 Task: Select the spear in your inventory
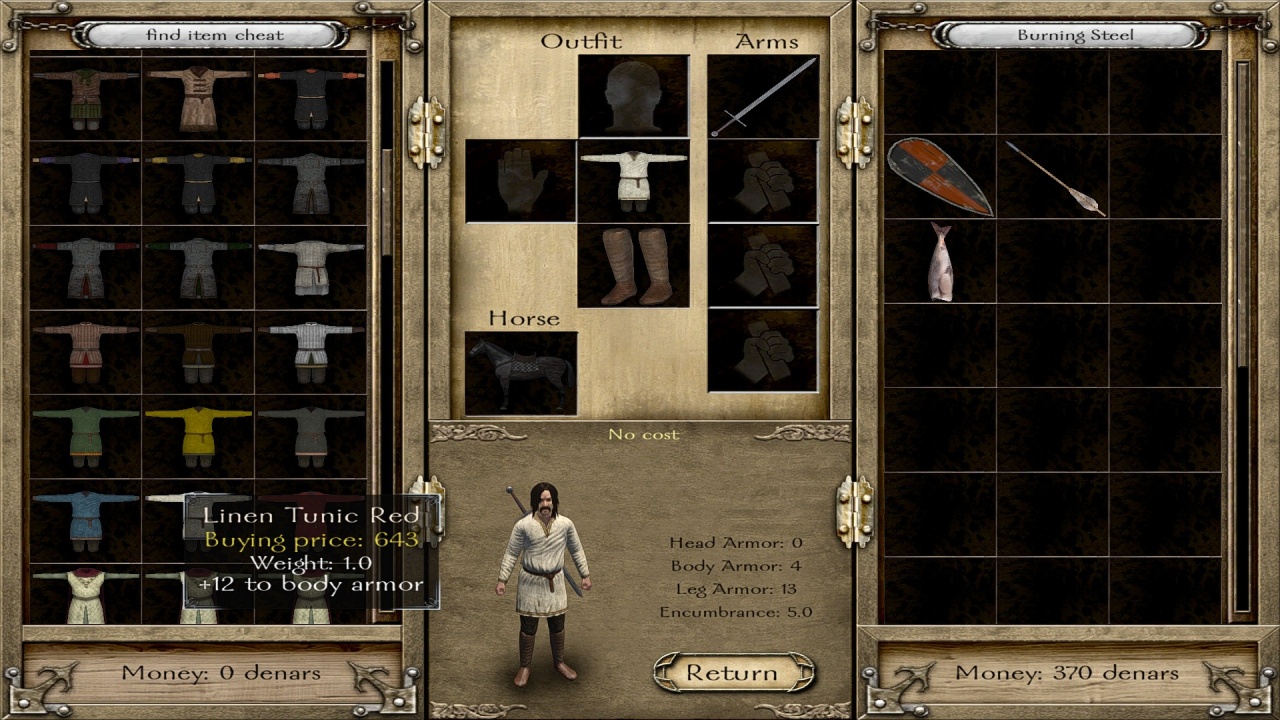[1054, 177]
